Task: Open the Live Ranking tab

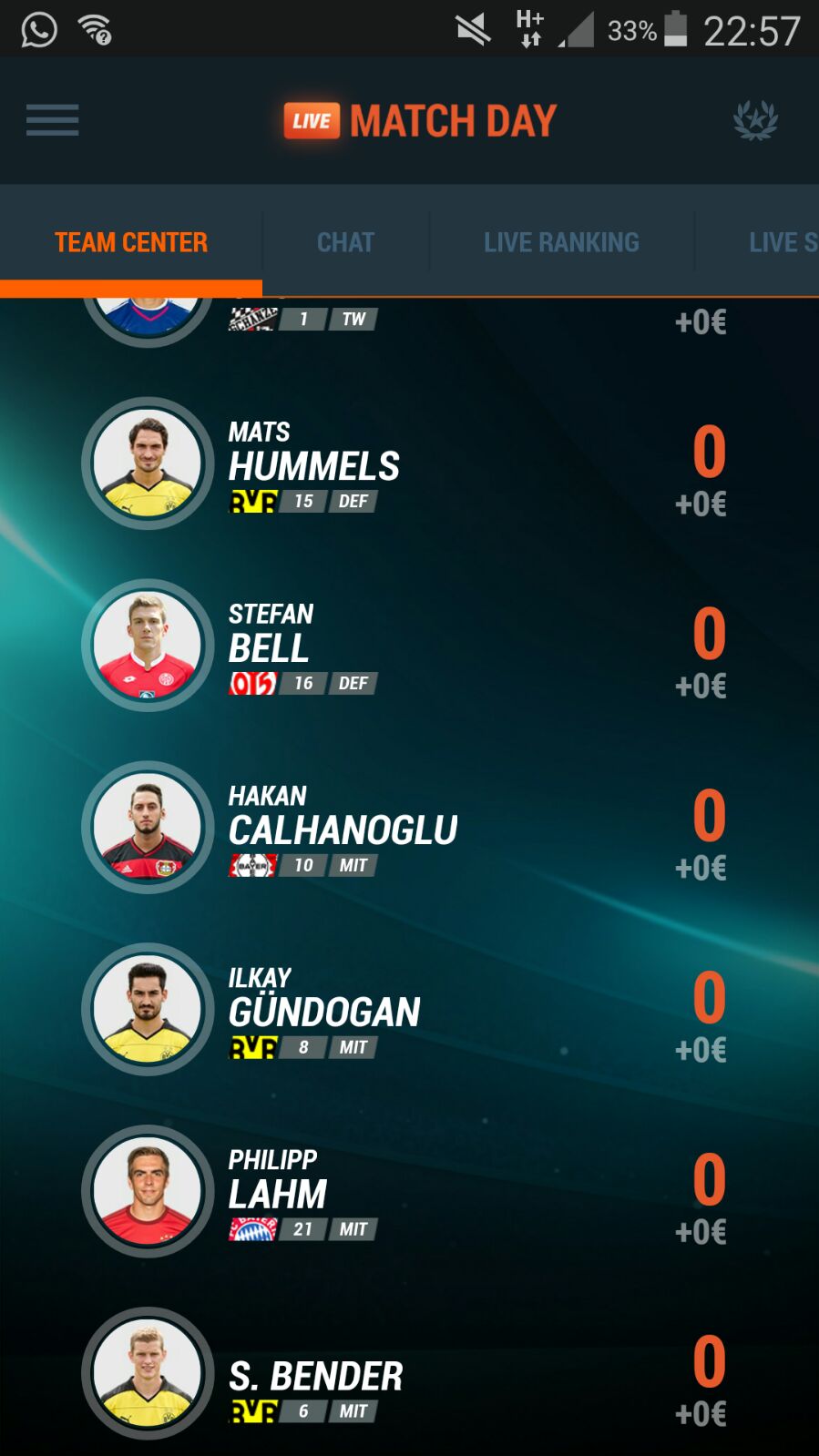Action: (x=561, y=242)
